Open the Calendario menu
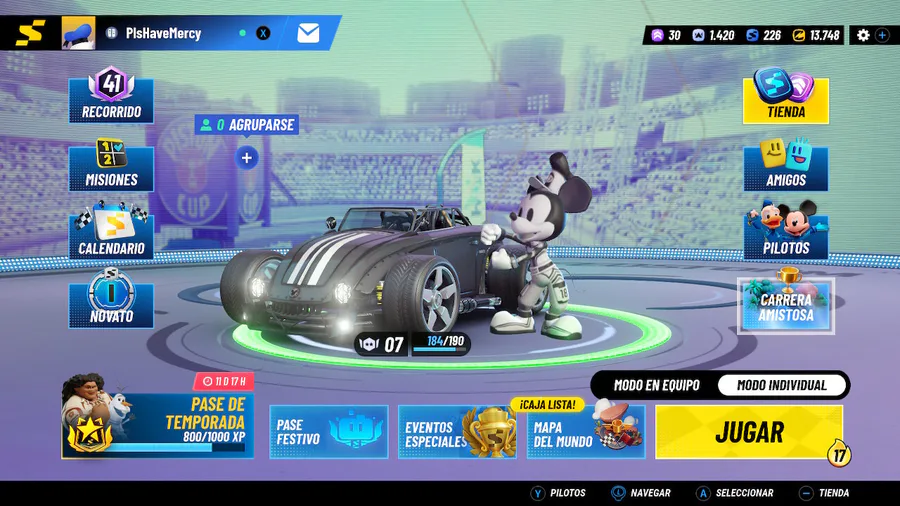The width and height of the screenshot is (900, 506). pyautogui.click(x=111, y=234)
